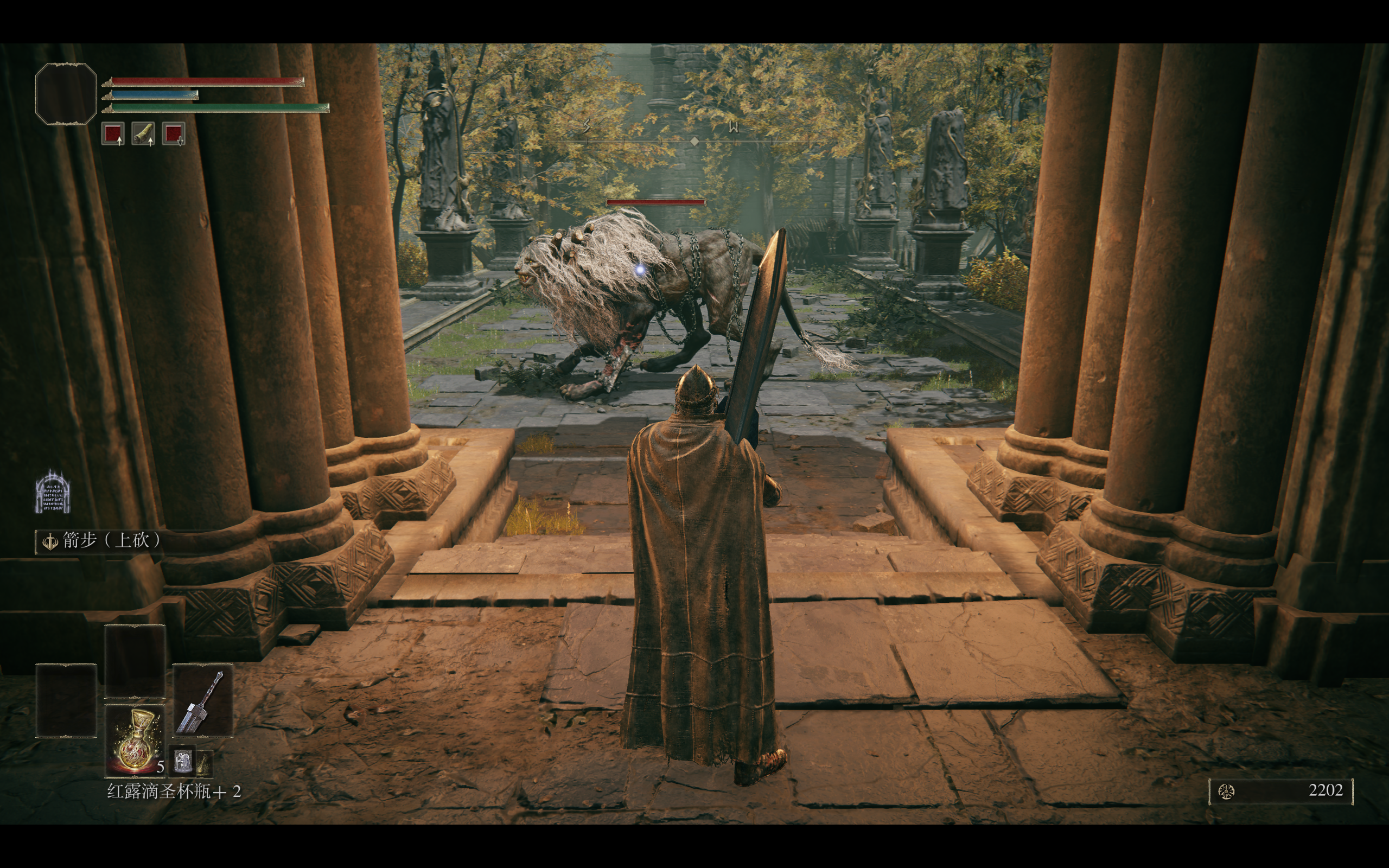1389x868 pixels.
Task: Choose the golden glowing pouch item
Action: pos(205,763)
